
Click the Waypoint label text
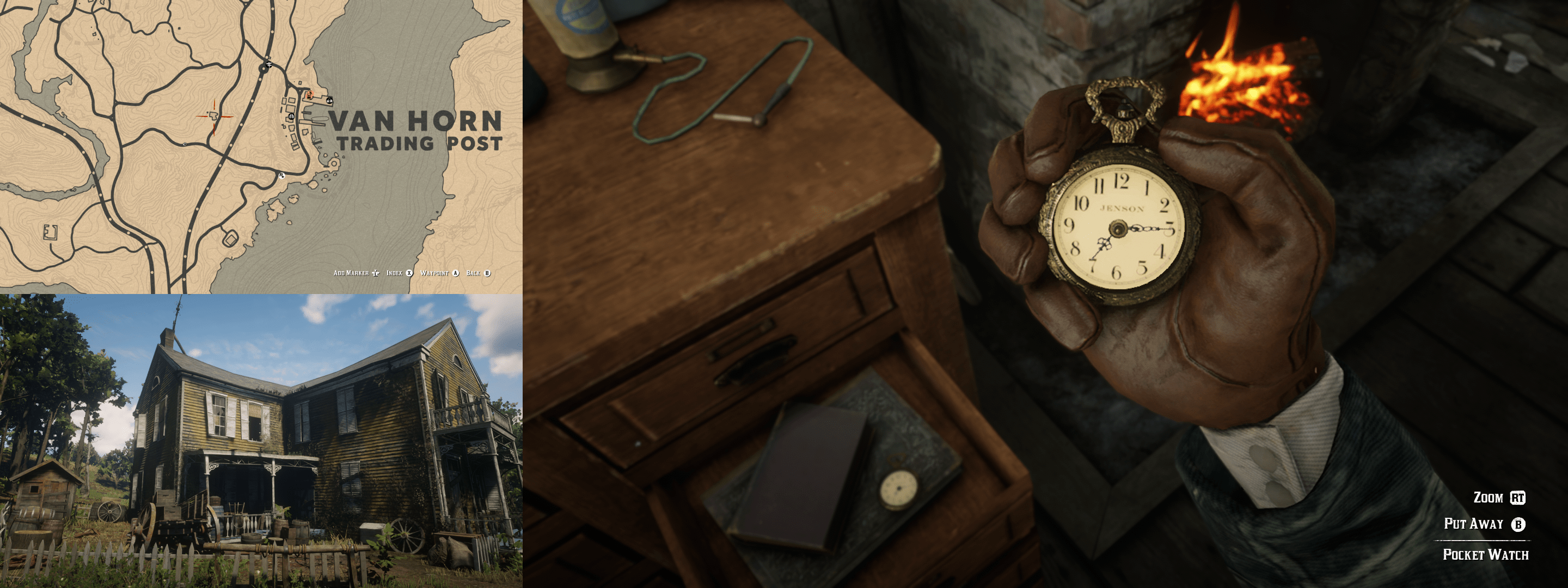(x=434, y=273)
